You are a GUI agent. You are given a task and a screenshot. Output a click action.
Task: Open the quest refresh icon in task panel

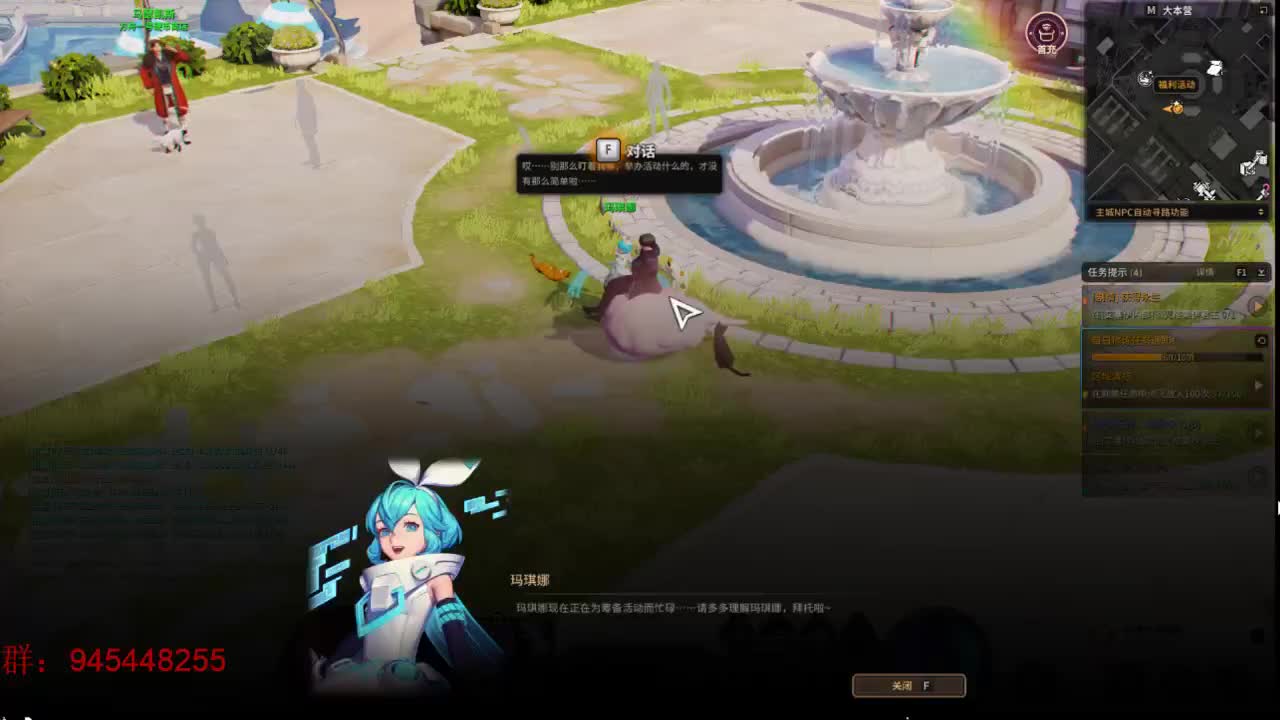[1261, 339]
